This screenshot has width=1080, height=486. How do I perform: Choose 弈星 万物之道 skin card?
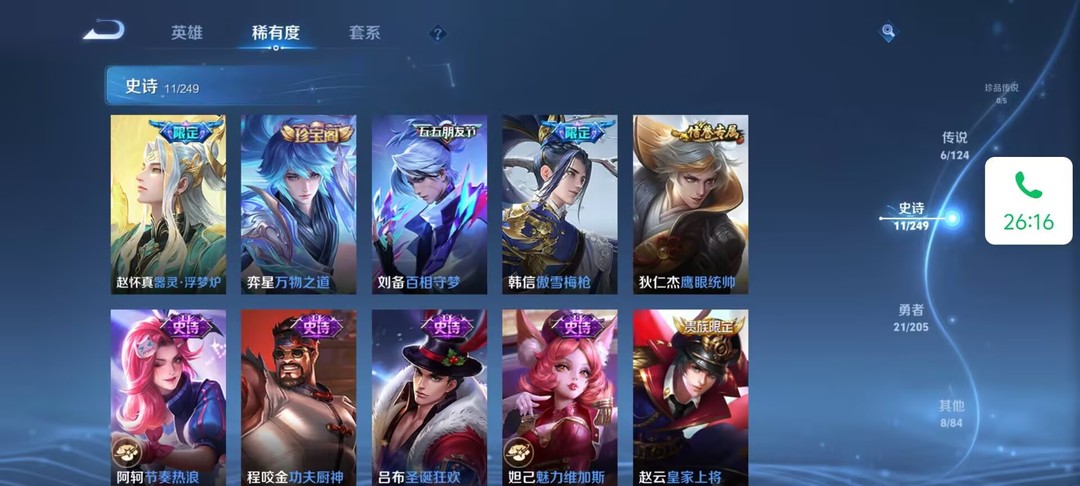click(298, 204)
